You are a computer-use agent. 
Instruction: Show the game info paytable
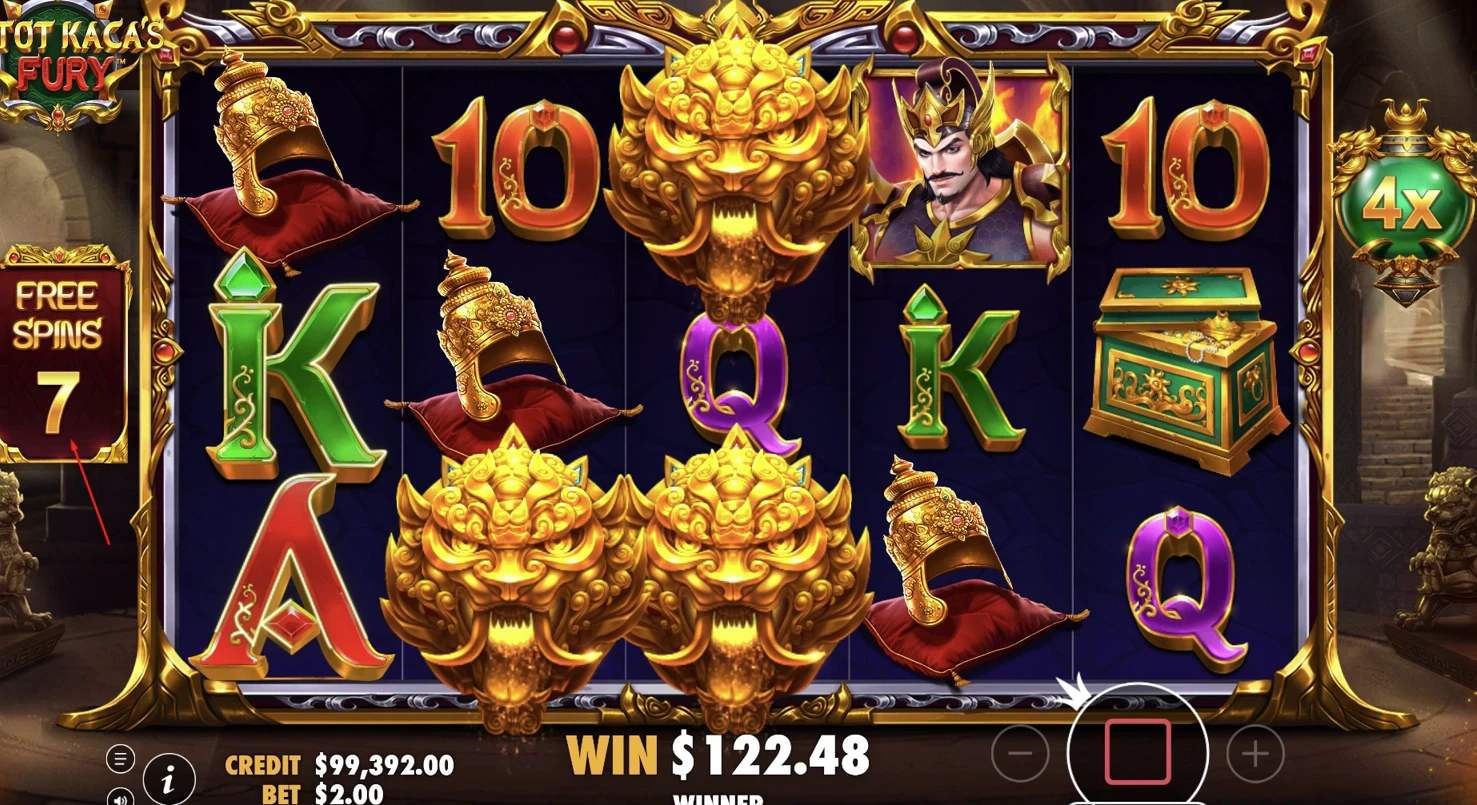[x=169, y=779]
